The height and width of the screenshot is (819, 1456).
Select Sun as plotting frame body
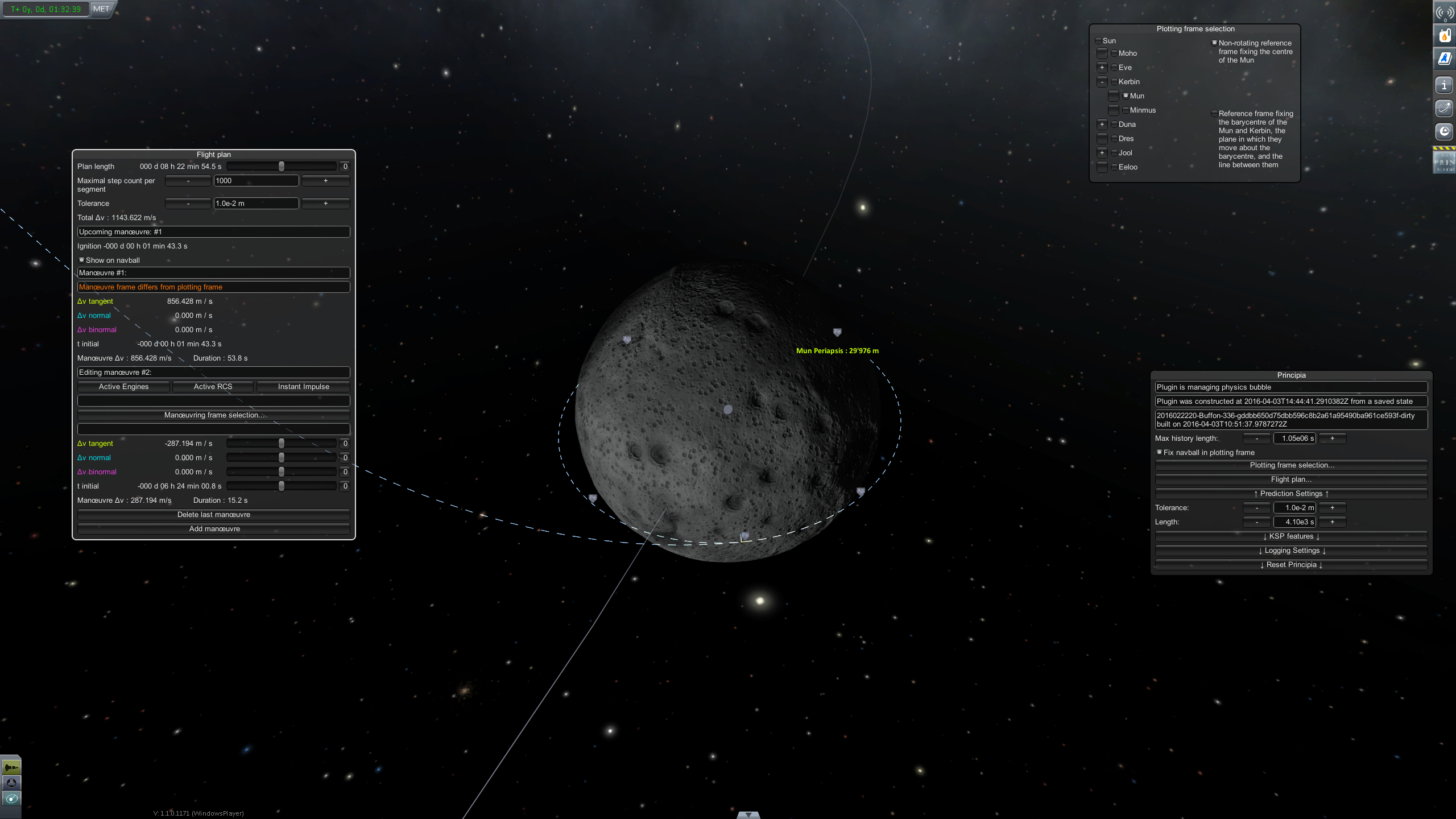(x=1098, y=41)
